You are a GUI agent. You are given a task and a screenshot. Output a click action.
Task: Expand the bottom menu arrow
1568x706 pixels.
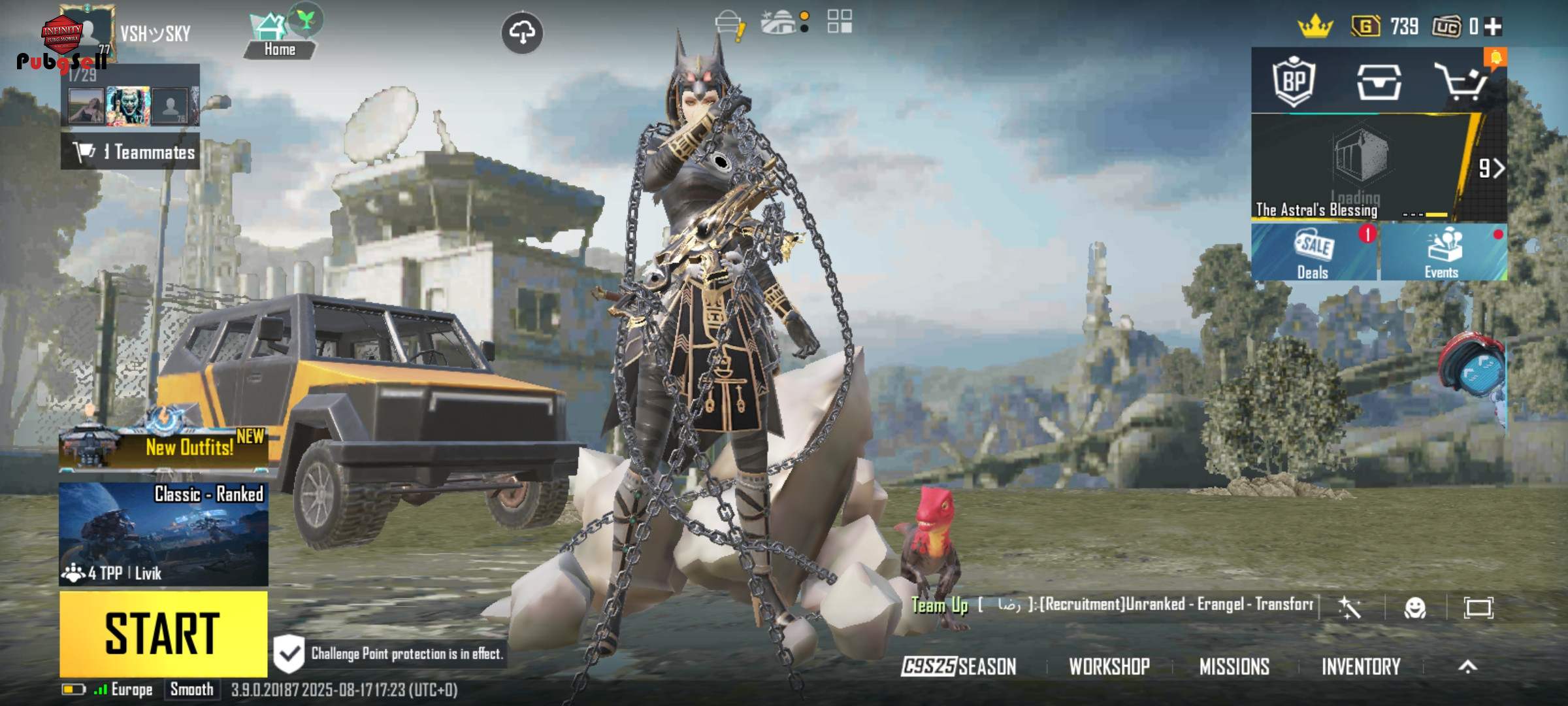point(1467,666)
